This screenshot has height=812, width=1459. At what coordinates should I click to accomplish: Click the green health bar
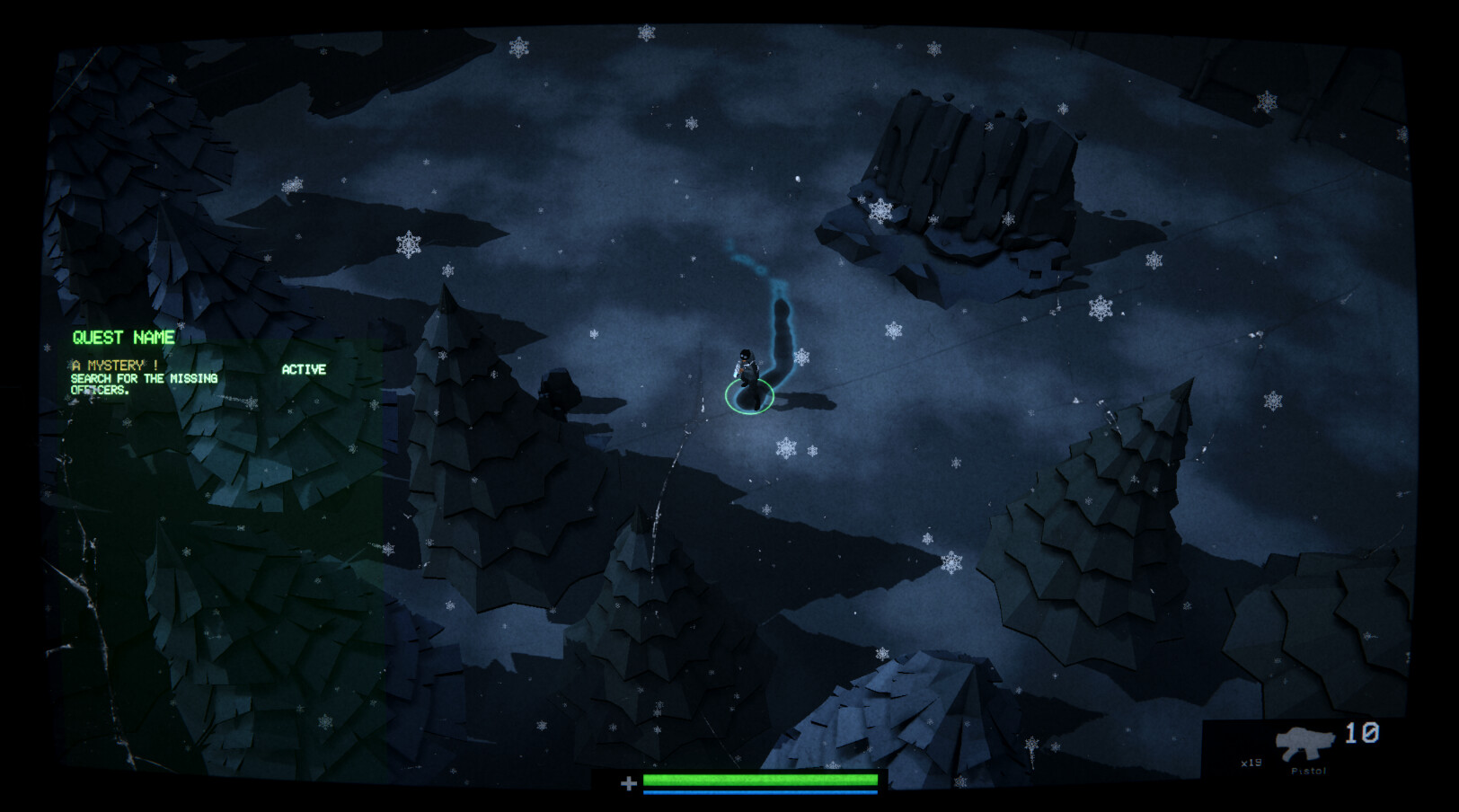point(759,781)
